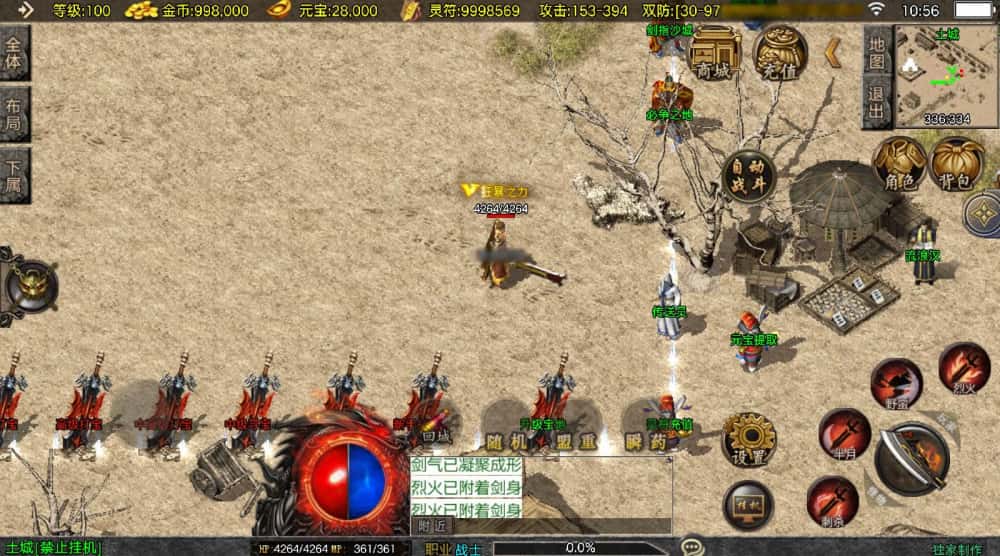Open the 背包 backpack
Viewport: 1000px width, 556px height.
click(x=957, y=164)
